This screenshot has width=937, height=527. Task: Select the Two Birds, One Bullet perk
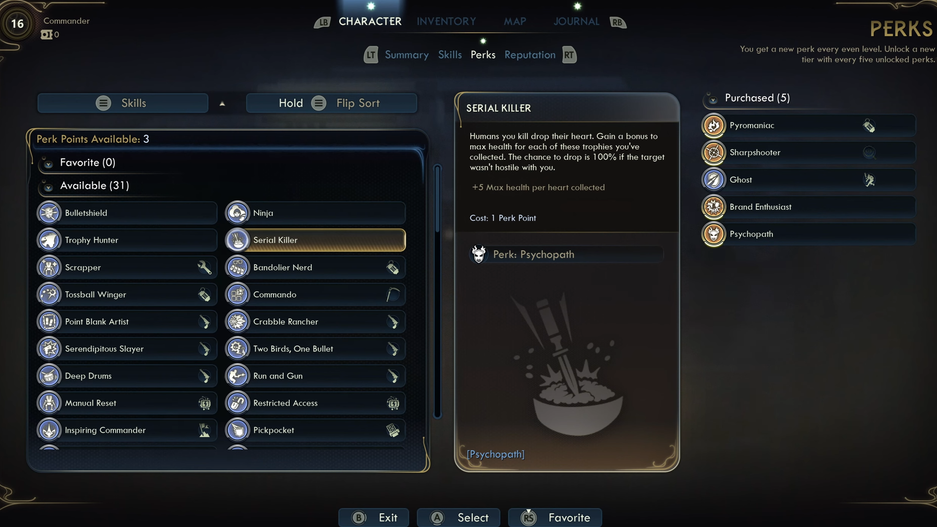pos(315,349)
